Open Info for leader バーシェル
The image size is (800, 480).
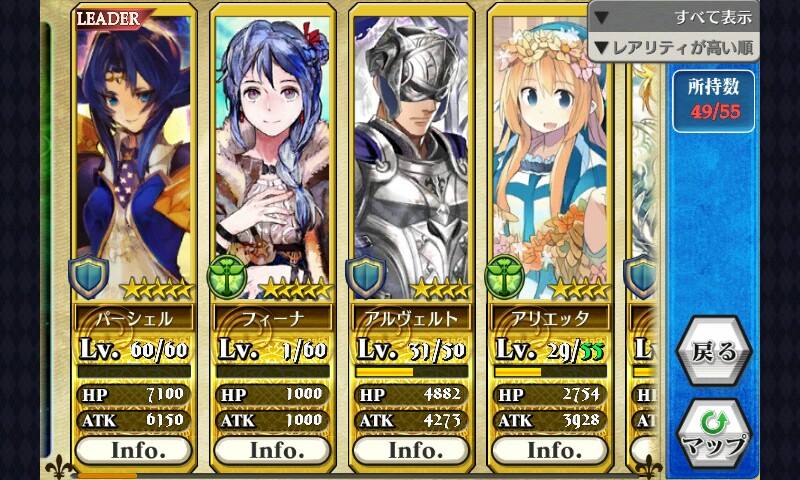click(134, 449)
